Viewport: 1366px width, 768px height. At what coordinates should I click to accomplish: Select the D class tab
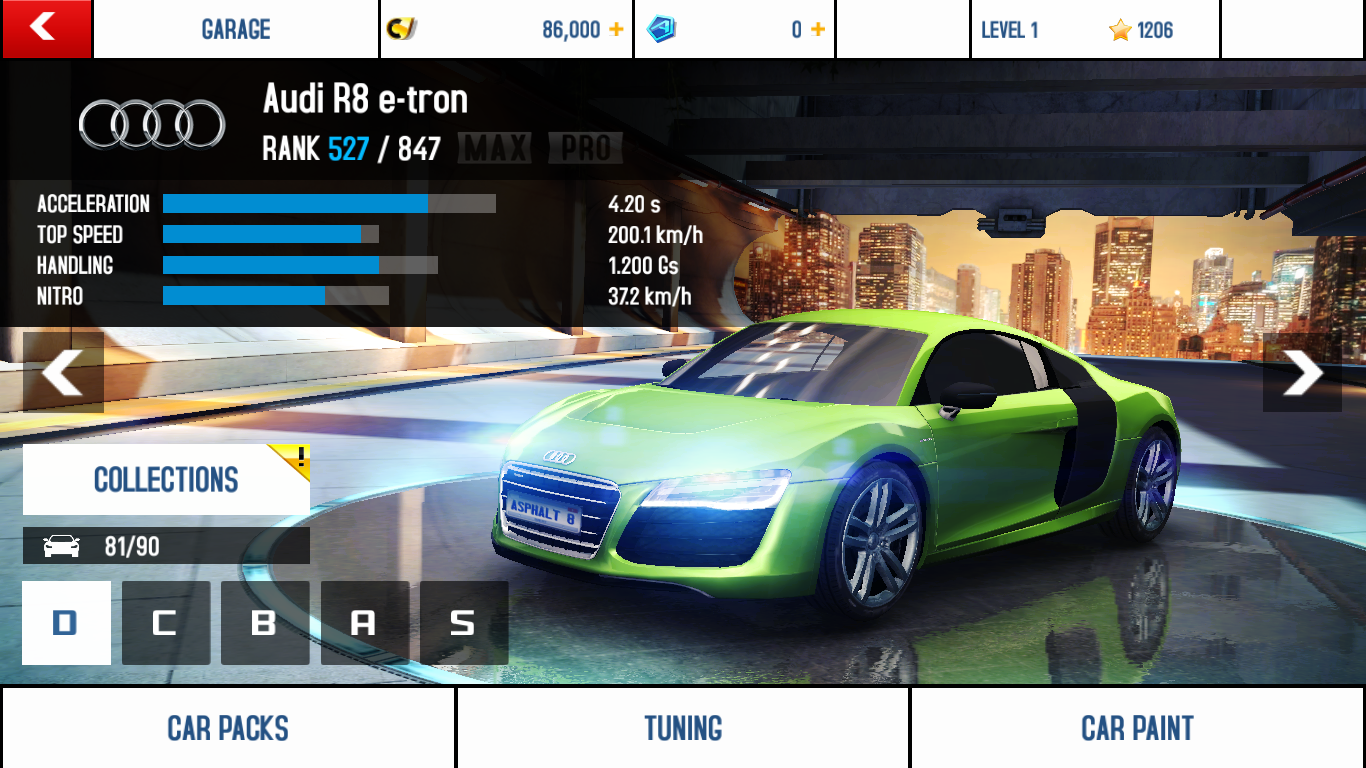66,623
